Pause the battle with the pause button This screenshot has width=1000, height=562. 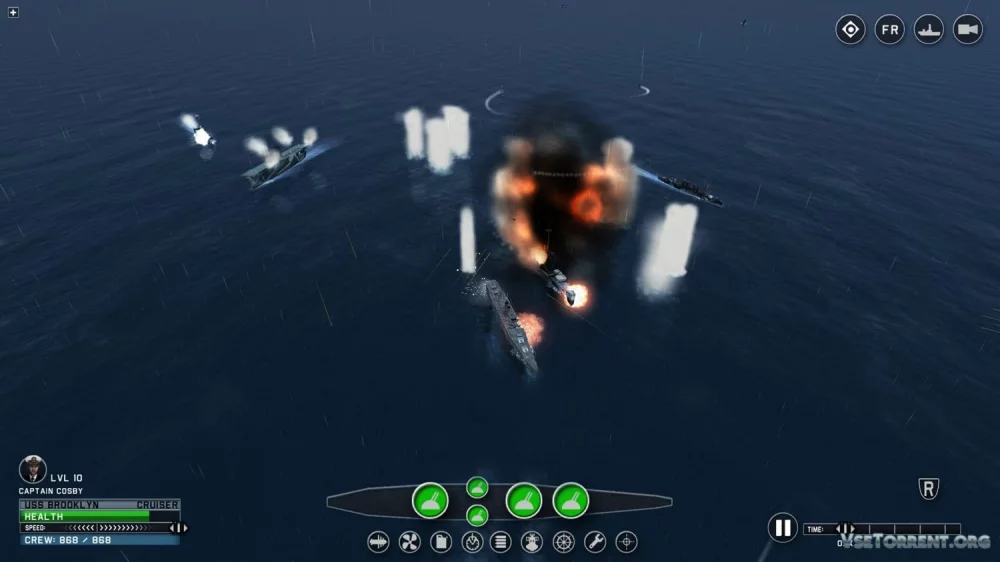point(782,527)
